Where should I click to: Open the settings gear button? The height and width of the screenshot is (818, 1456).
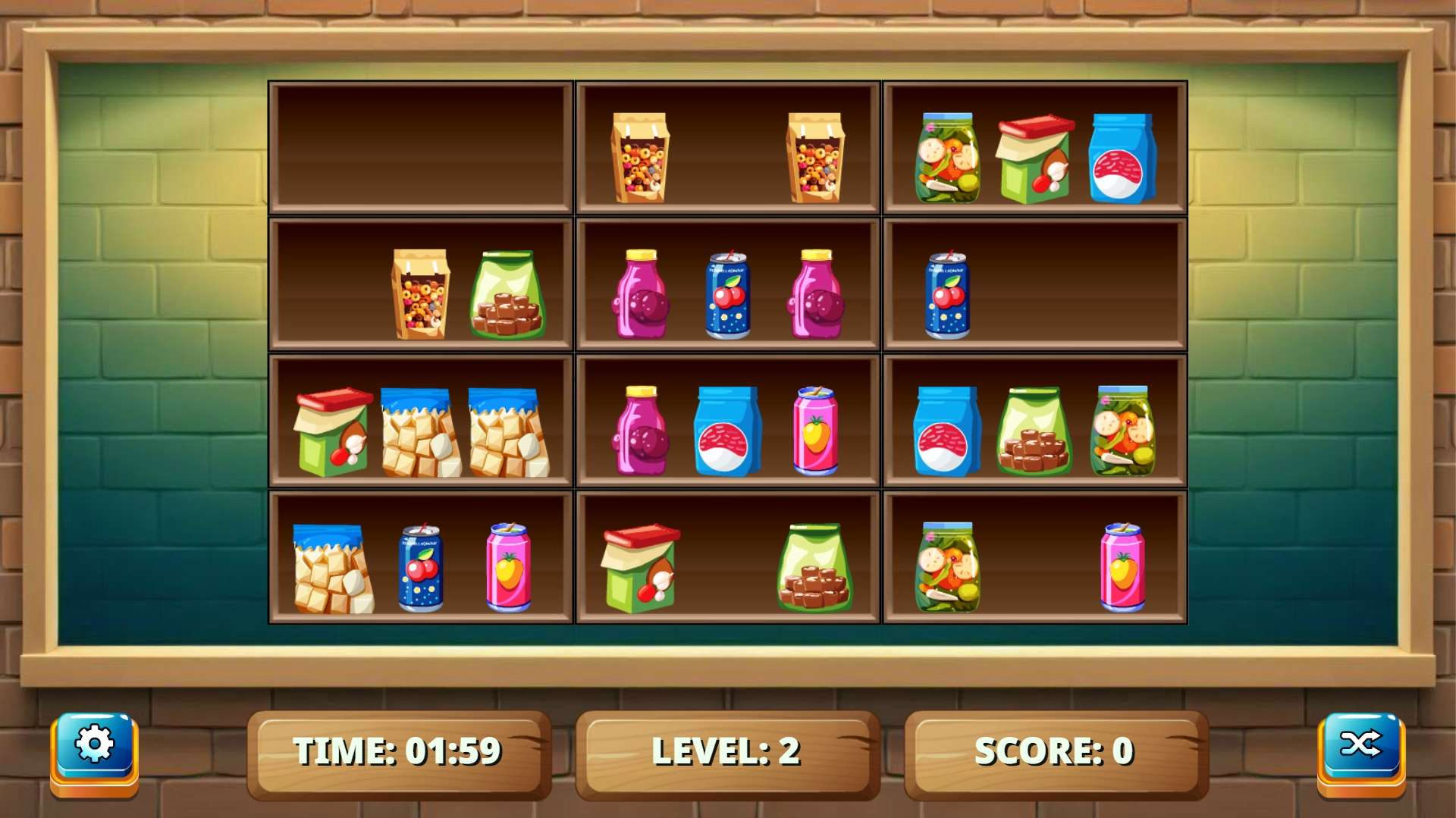click(x=94, y=745)
